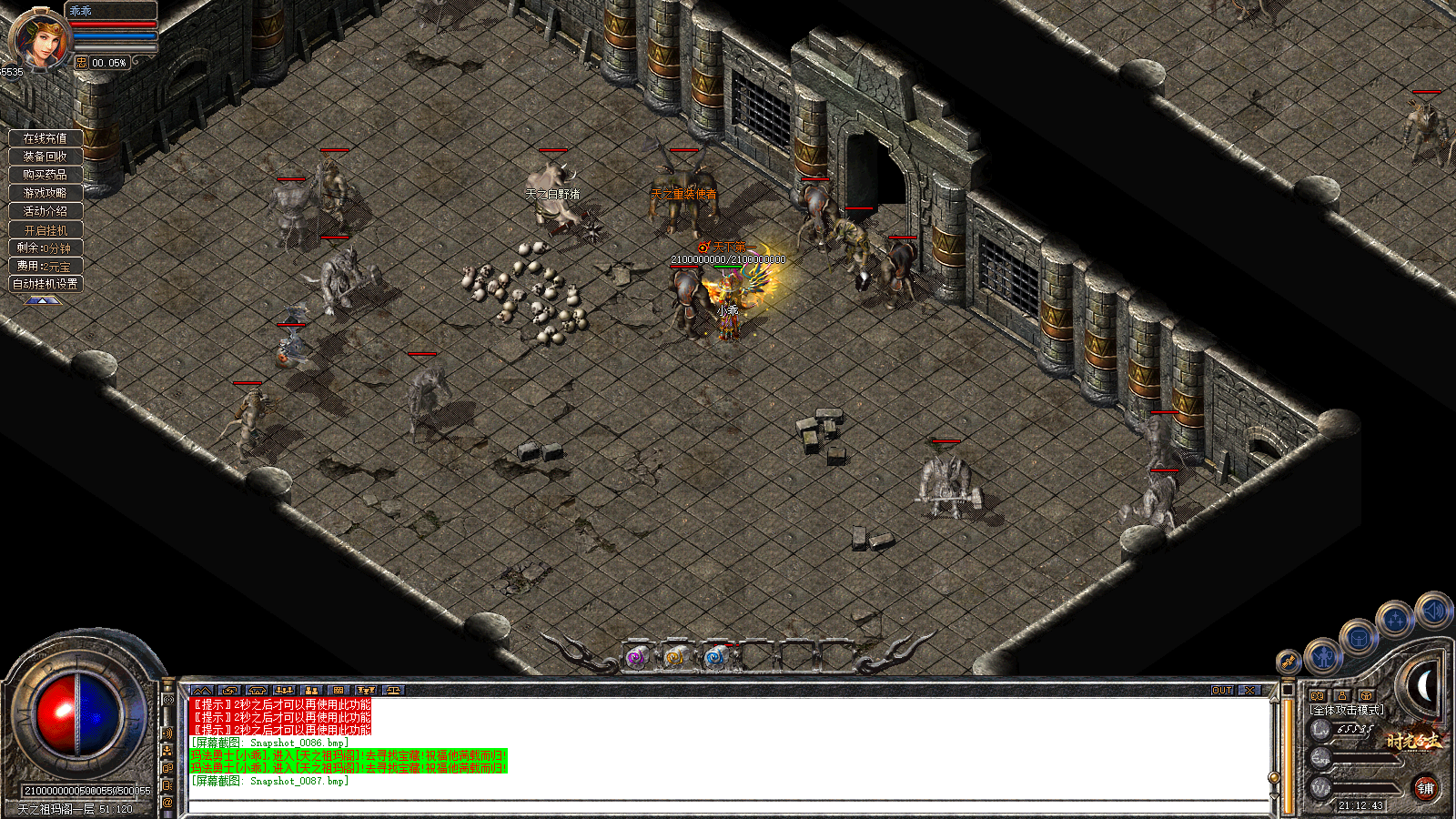Select 游戏攻略 from the left menu
Image resolution: width=1456 pixels, height=819 pixels.
(x=47, y=194)
